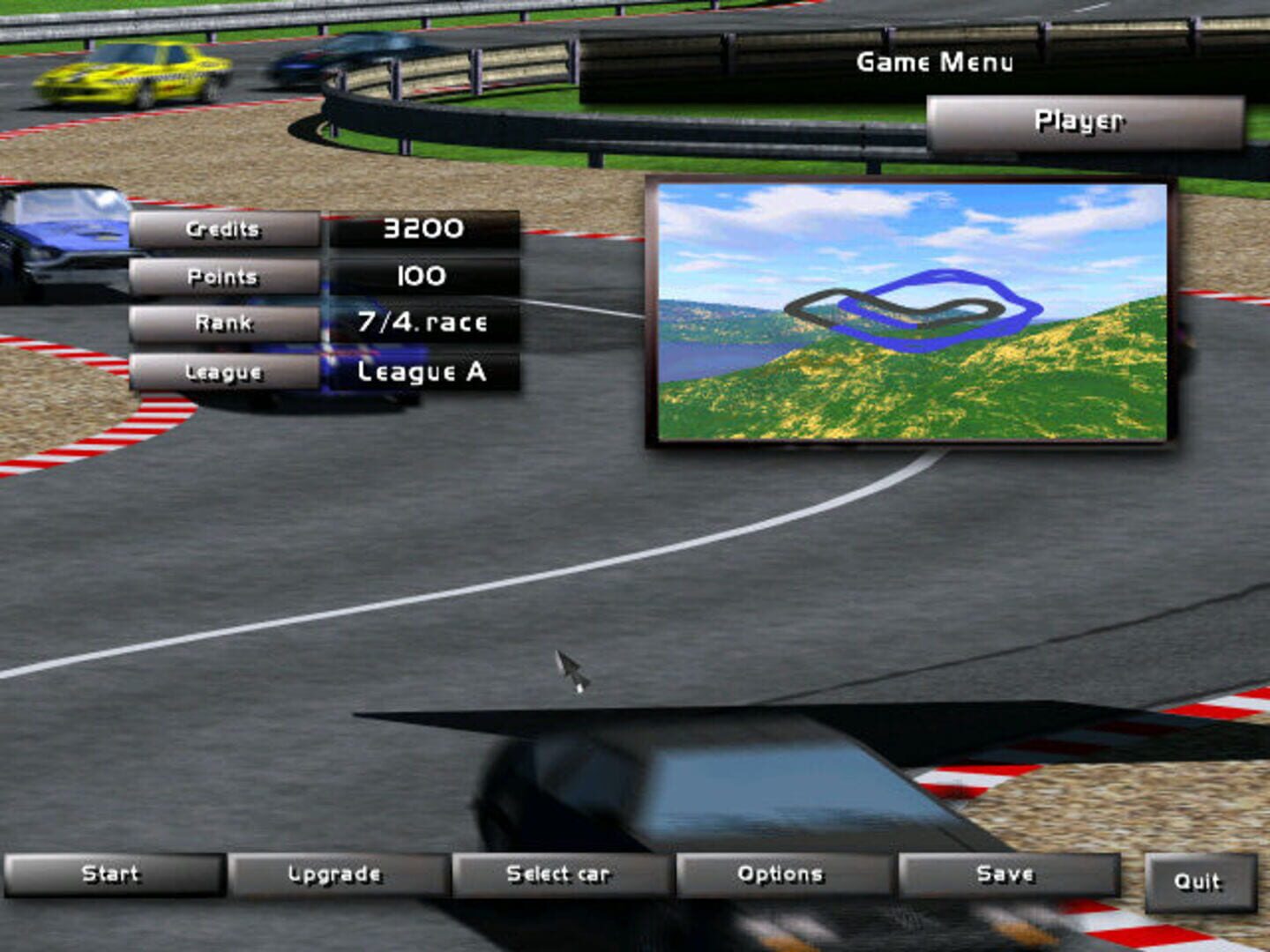Image resolution: width=1270 pixels, height=952 pixels.
Task: Click the Player button under Game Menu
Action: 1081,121
